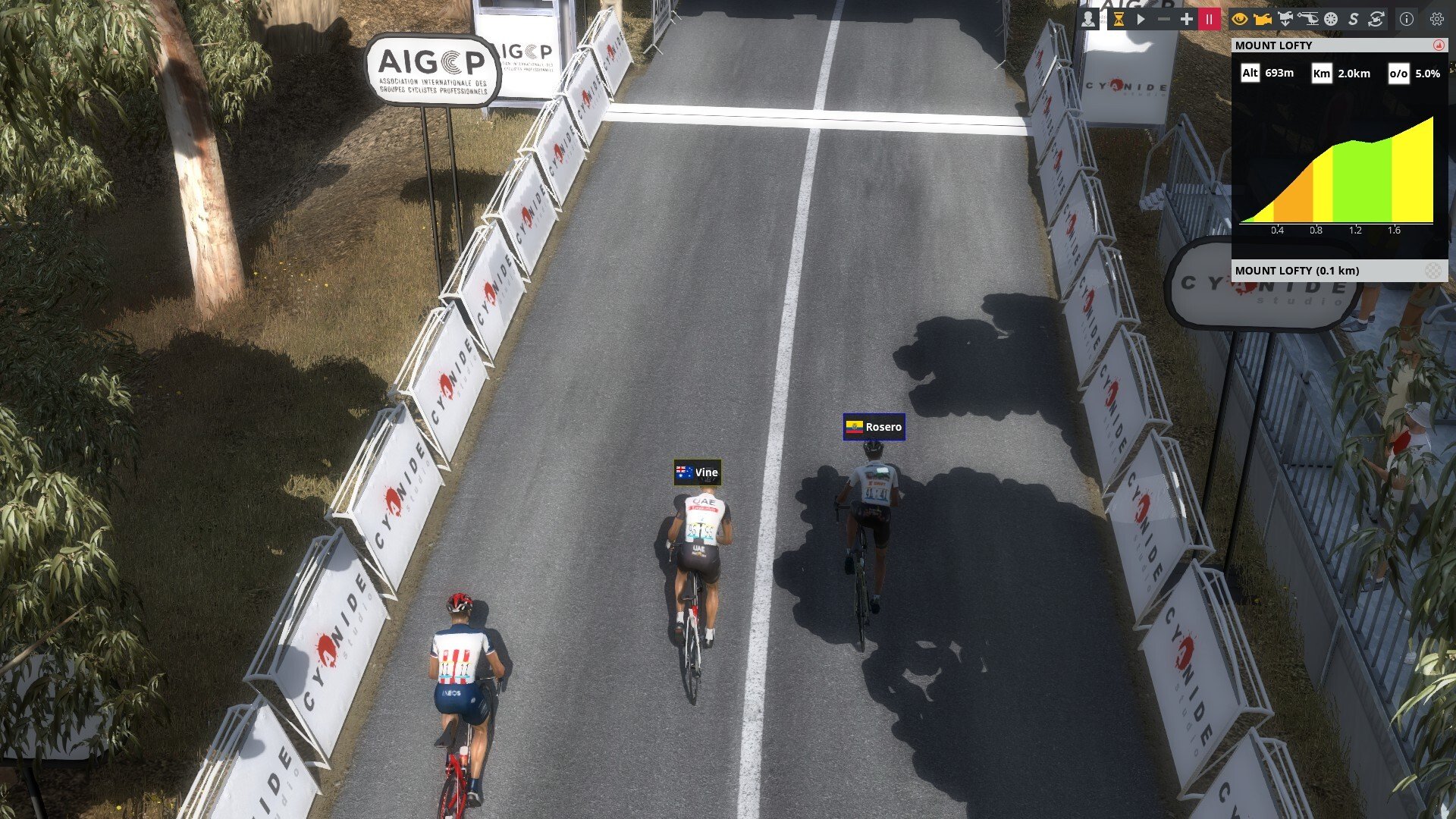Screen dimensions: 1456x819
Task: Increase race speed with the plus button
Action: click(x=1186, y=19)
